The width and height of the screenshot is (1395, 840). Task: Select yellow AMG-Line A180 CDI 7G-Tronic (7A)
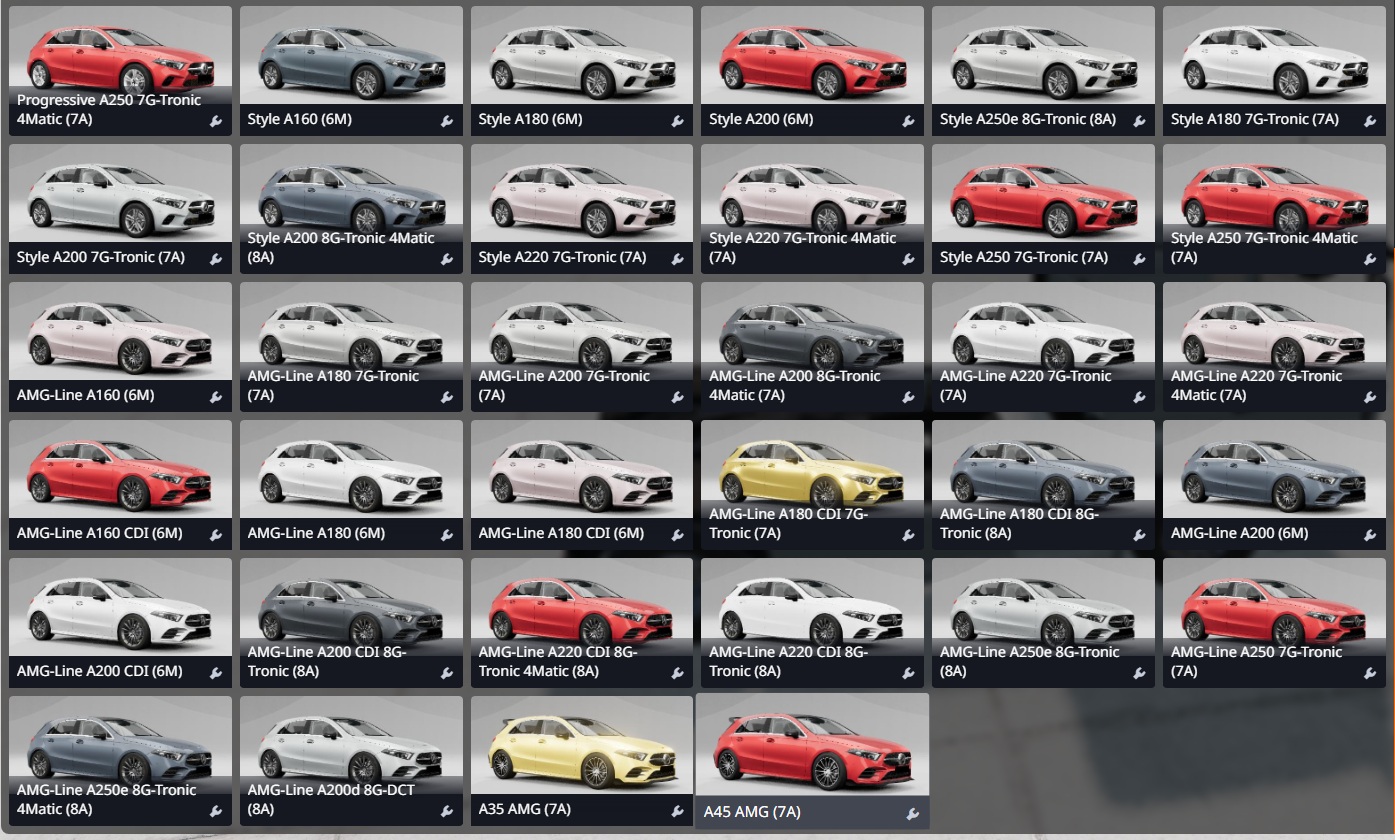coord(812,474)
